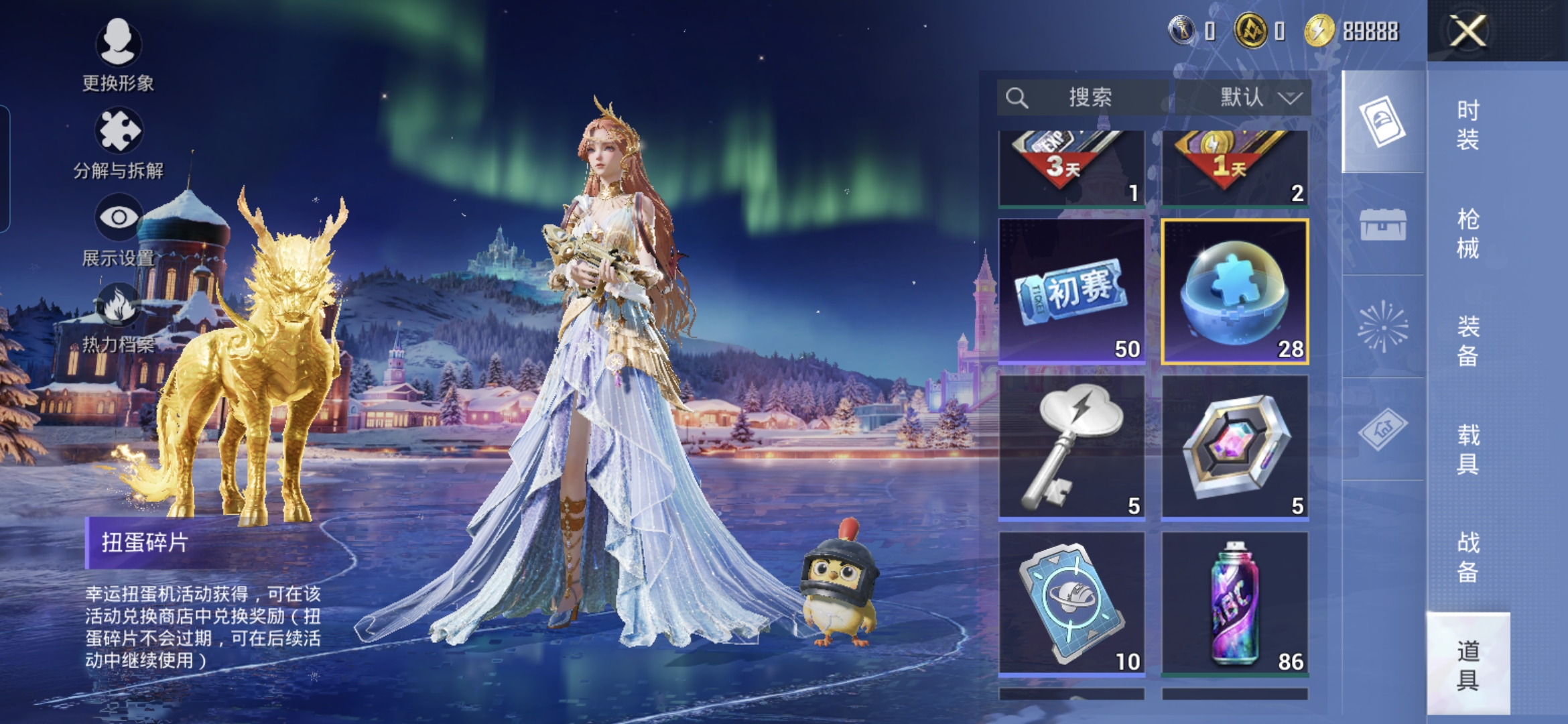Open the 更换形象 change appearance option
Image resolution: width=1568 pixels, height=724 pixels.
[118, 55]
